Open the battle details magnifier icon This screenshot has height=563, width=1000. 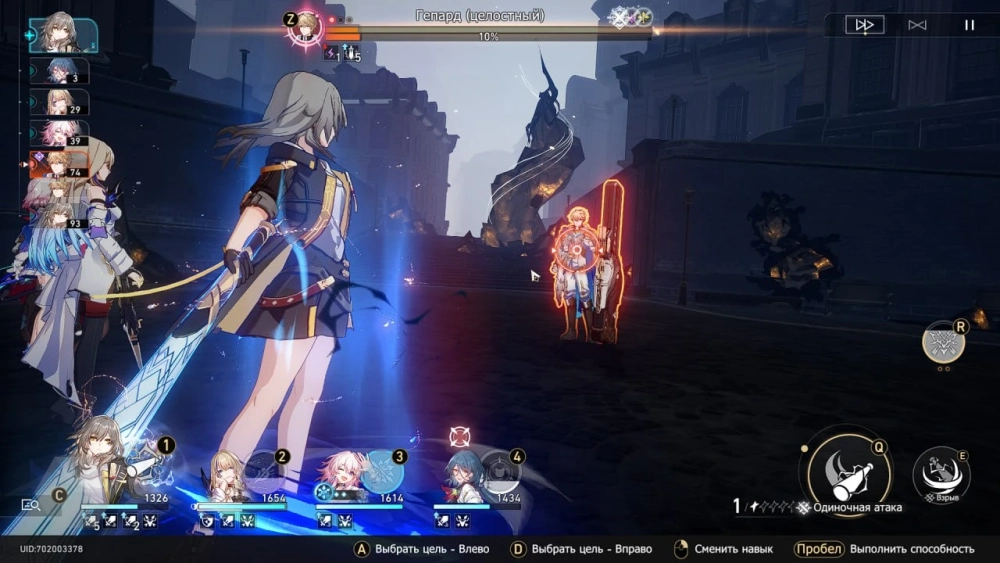point(31,505)
